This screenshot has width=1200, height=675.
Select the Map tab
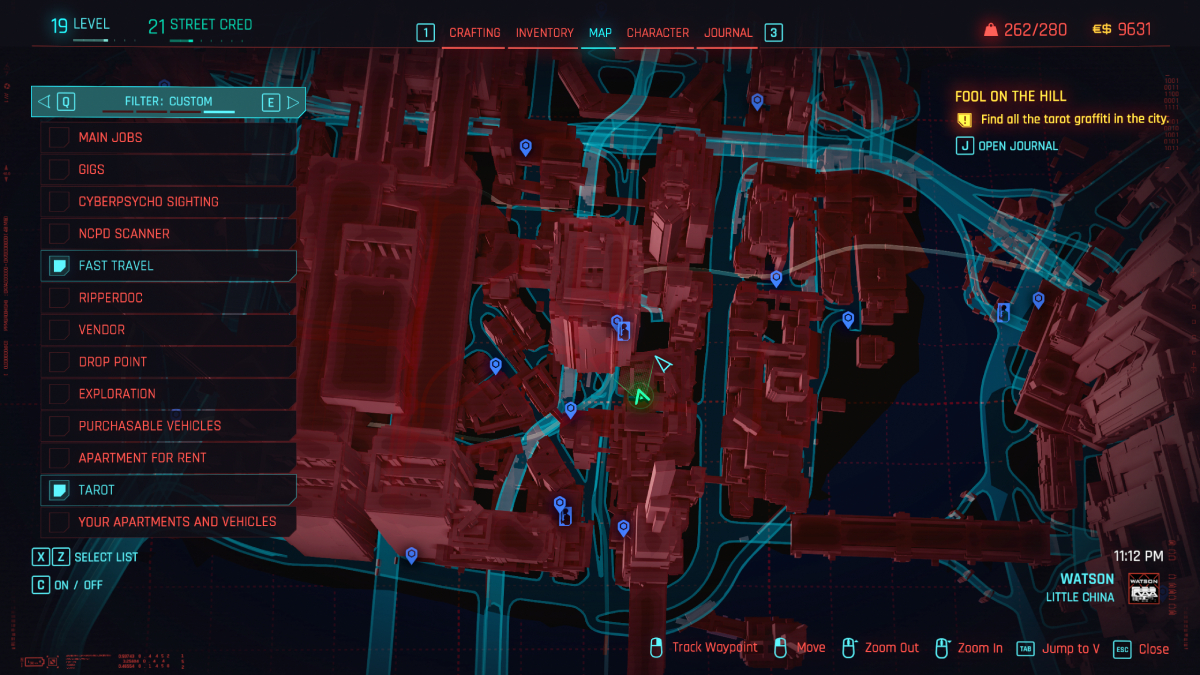click(x=600, y=33)
